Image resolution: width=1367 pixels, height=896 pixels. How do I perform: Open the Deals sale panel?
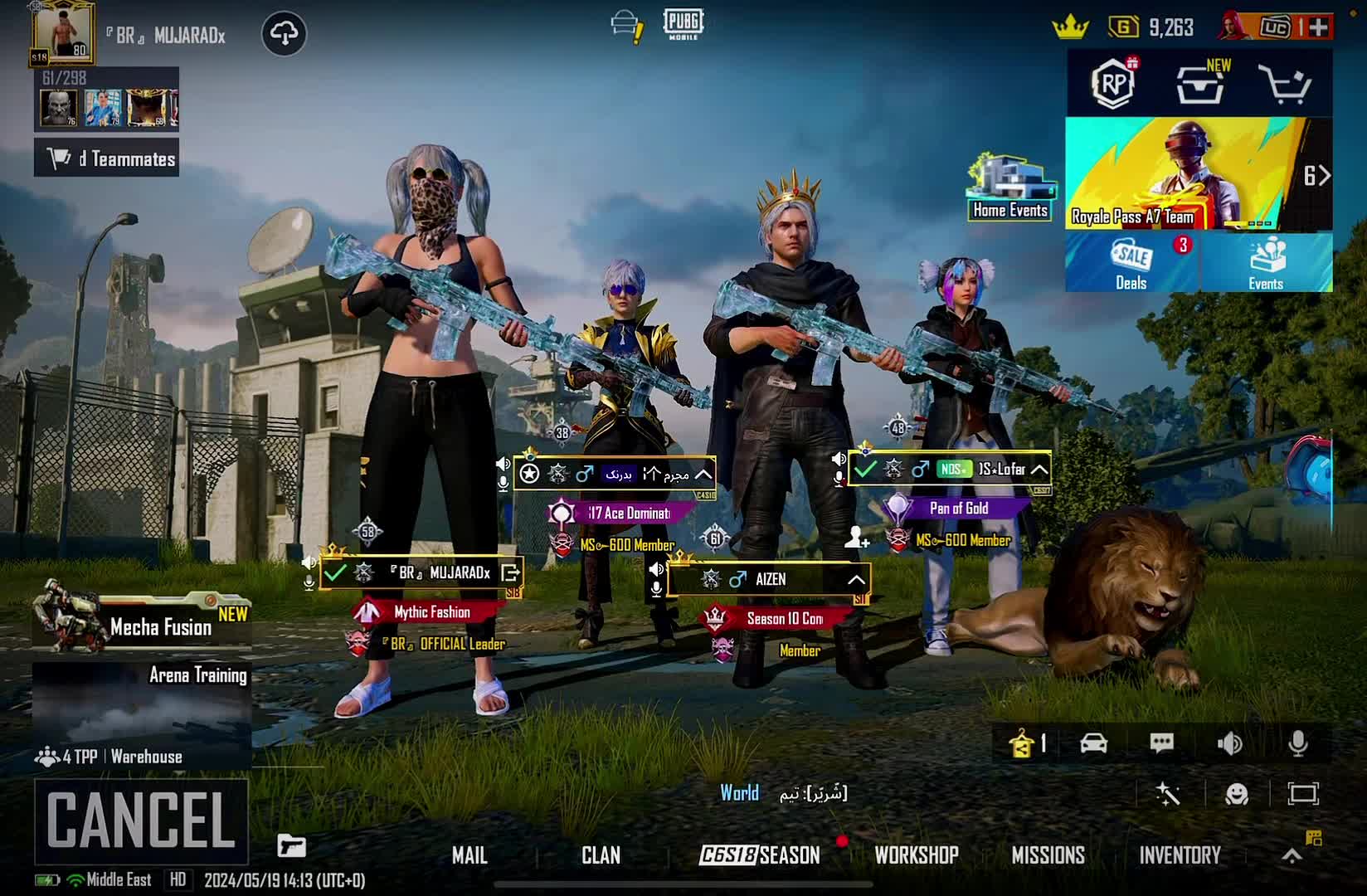coord(1131,263)
